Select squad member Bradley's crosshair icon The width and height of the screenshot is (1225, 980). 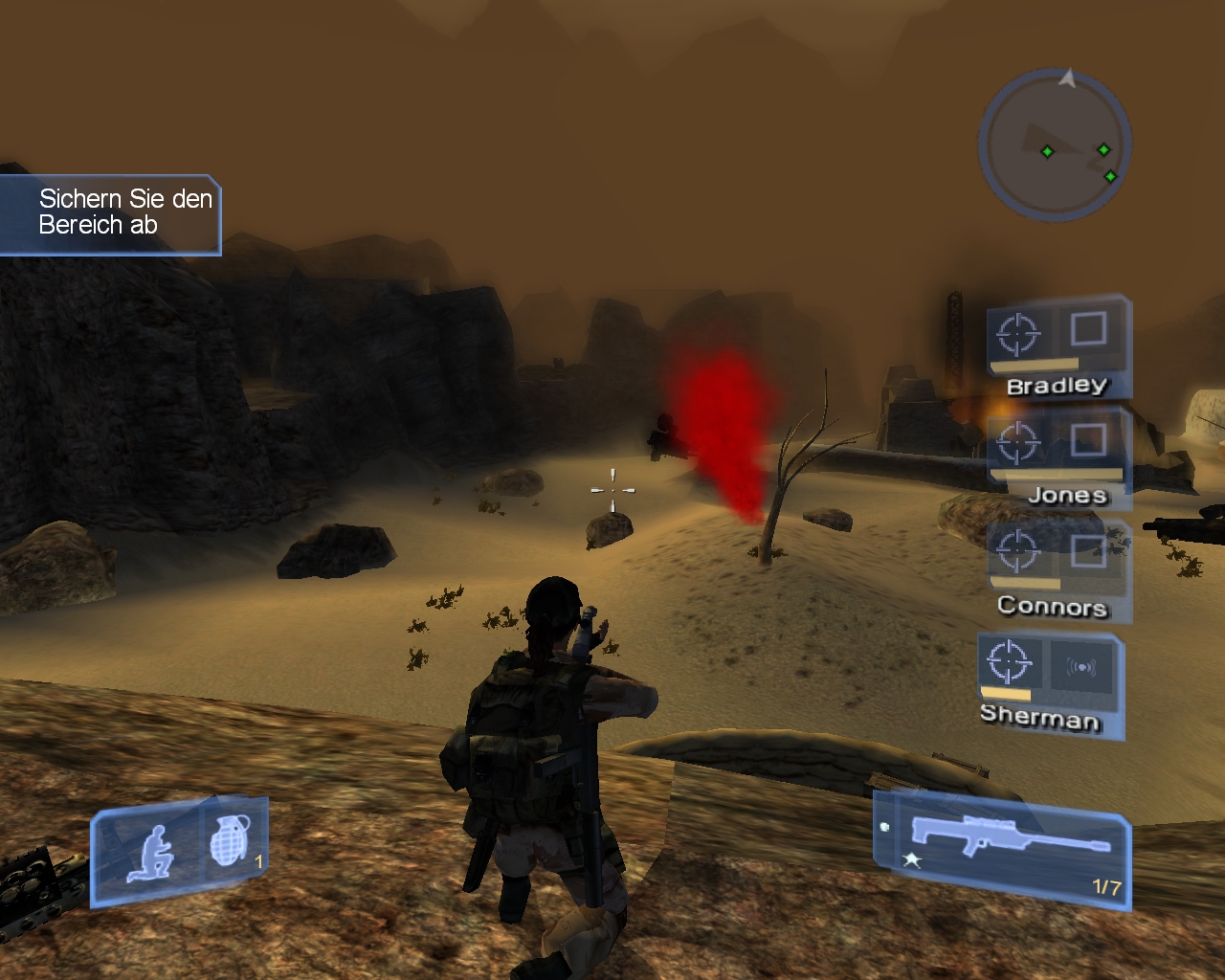coord(1017,334)
